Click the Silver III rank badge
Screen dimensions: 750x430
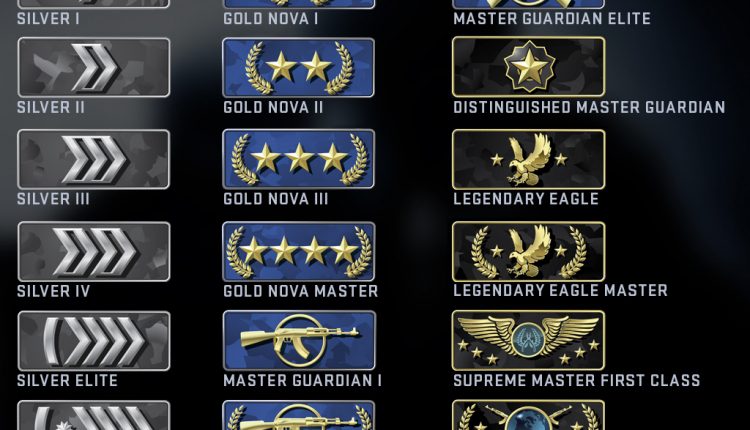94,159
